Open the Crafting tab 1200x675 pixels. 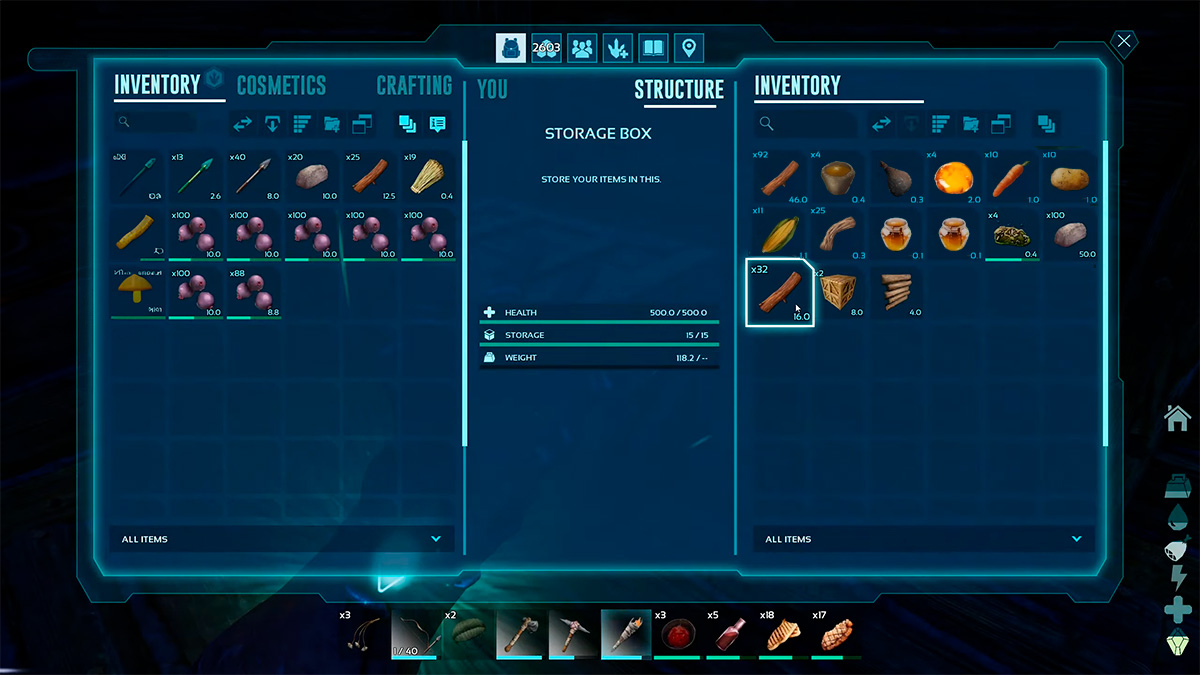click(x=414, y=86)
